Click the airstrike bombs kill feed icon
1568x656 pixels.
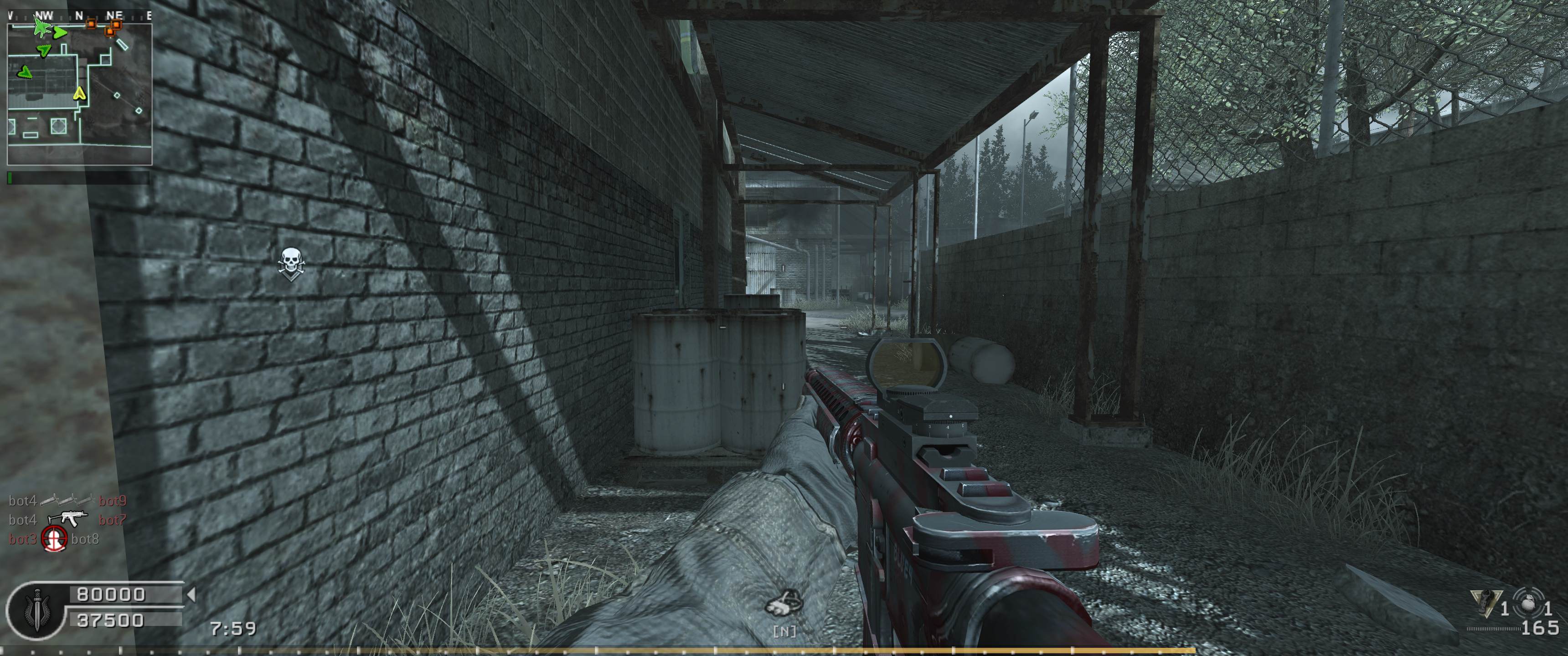point(67,500)
